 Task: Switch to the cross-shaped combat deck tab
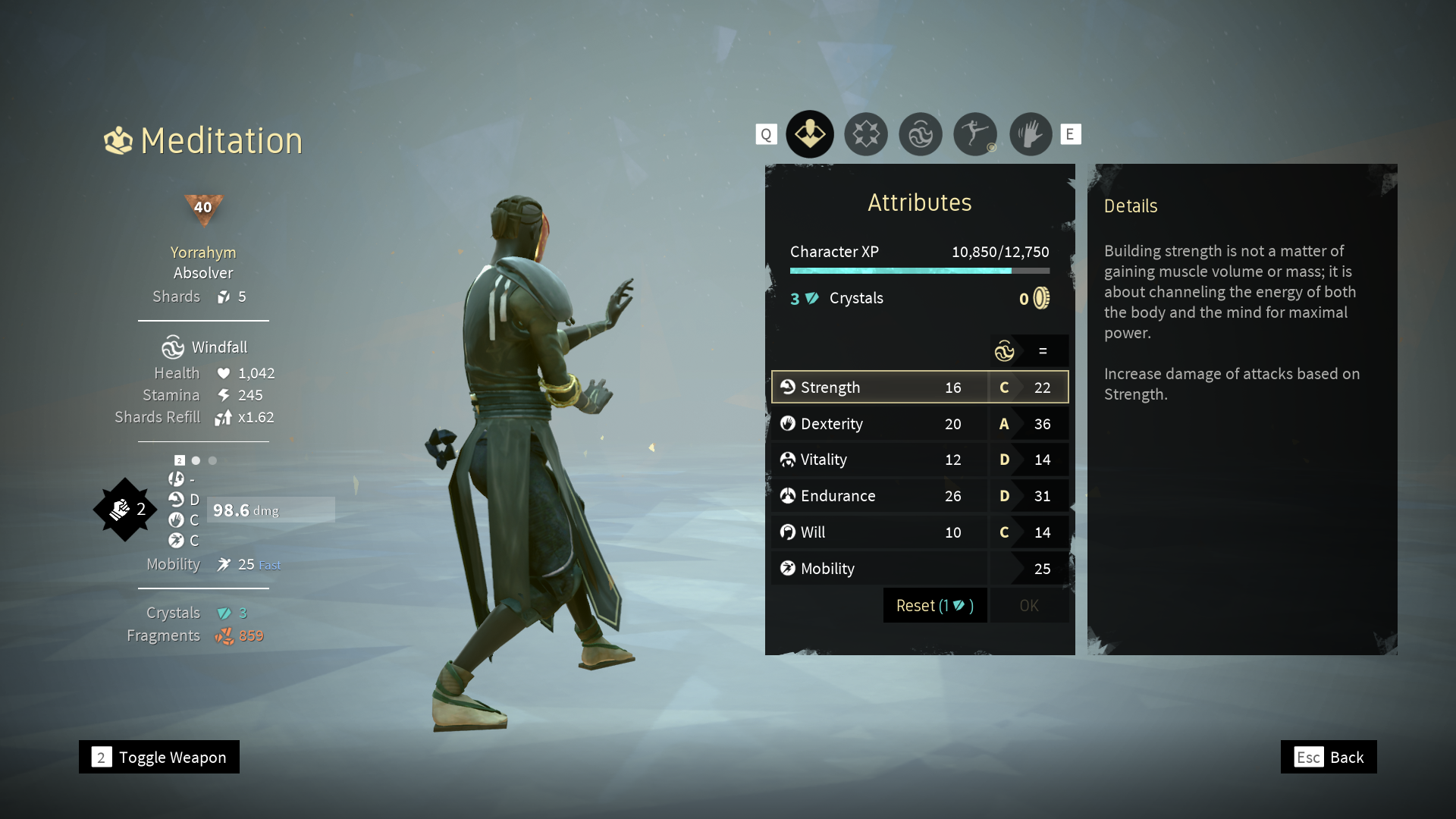865,134
